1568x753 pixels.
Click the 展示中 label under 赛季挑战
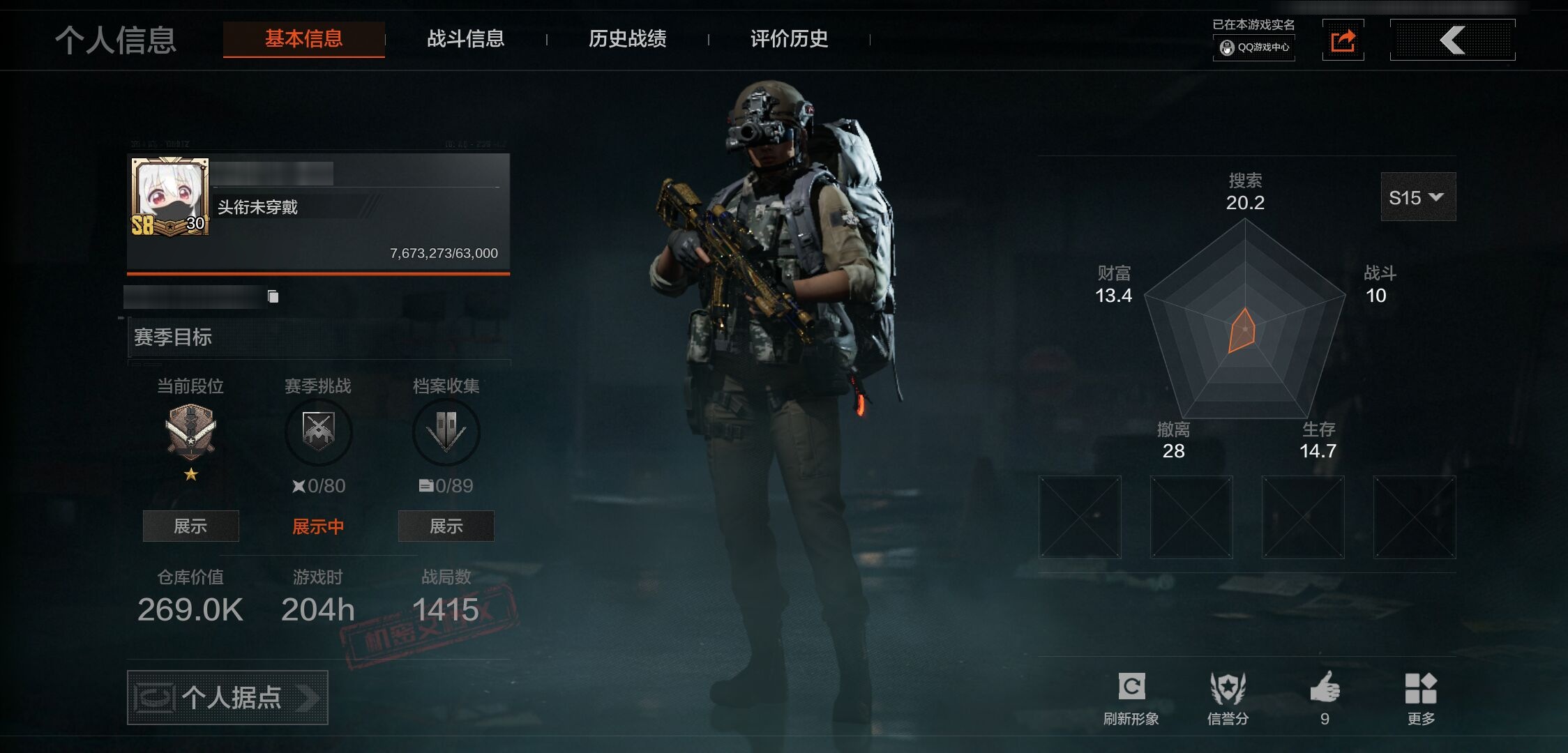coord(318,526)
